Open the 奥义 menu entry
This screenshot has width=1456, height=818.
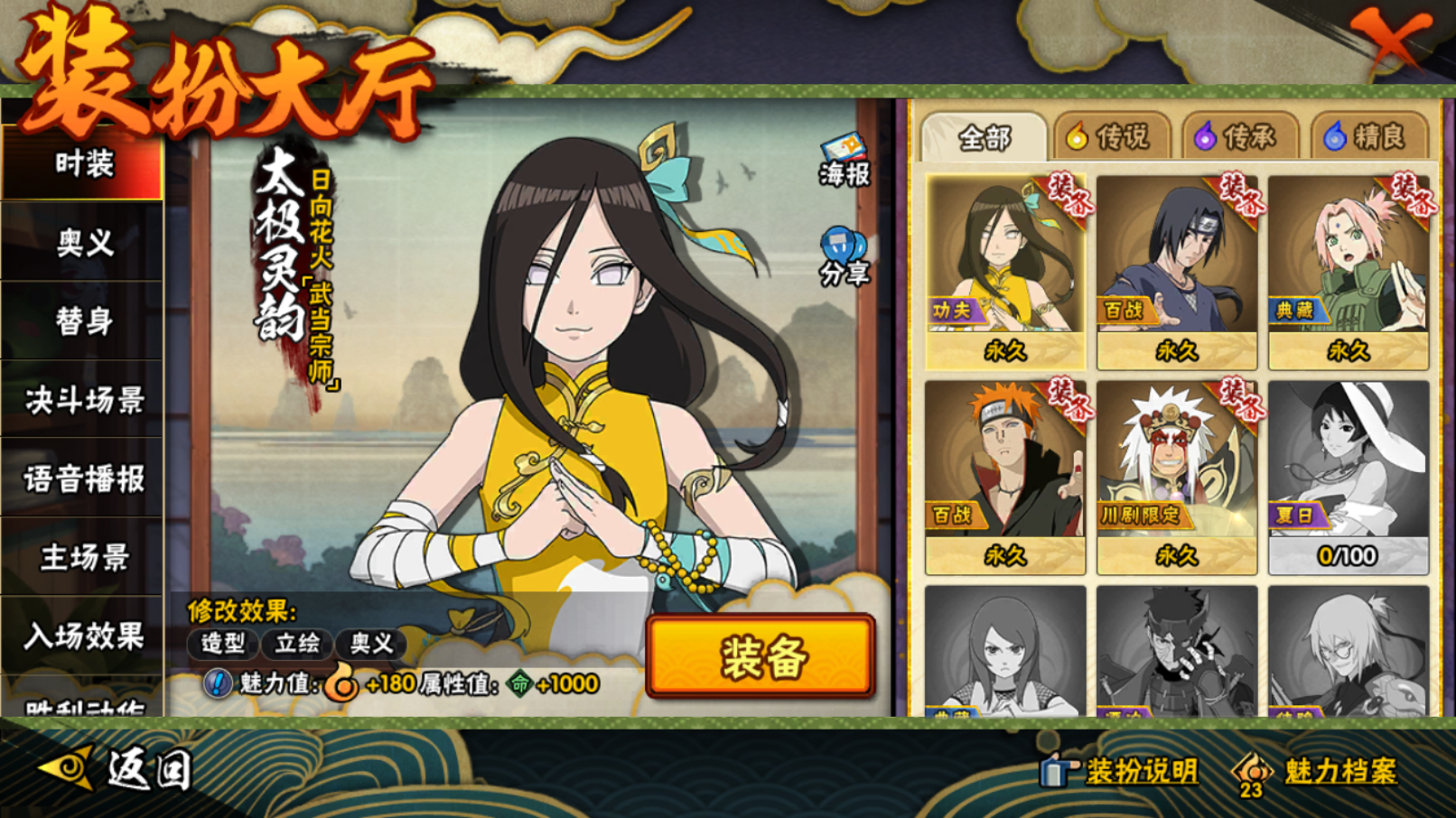83,242
